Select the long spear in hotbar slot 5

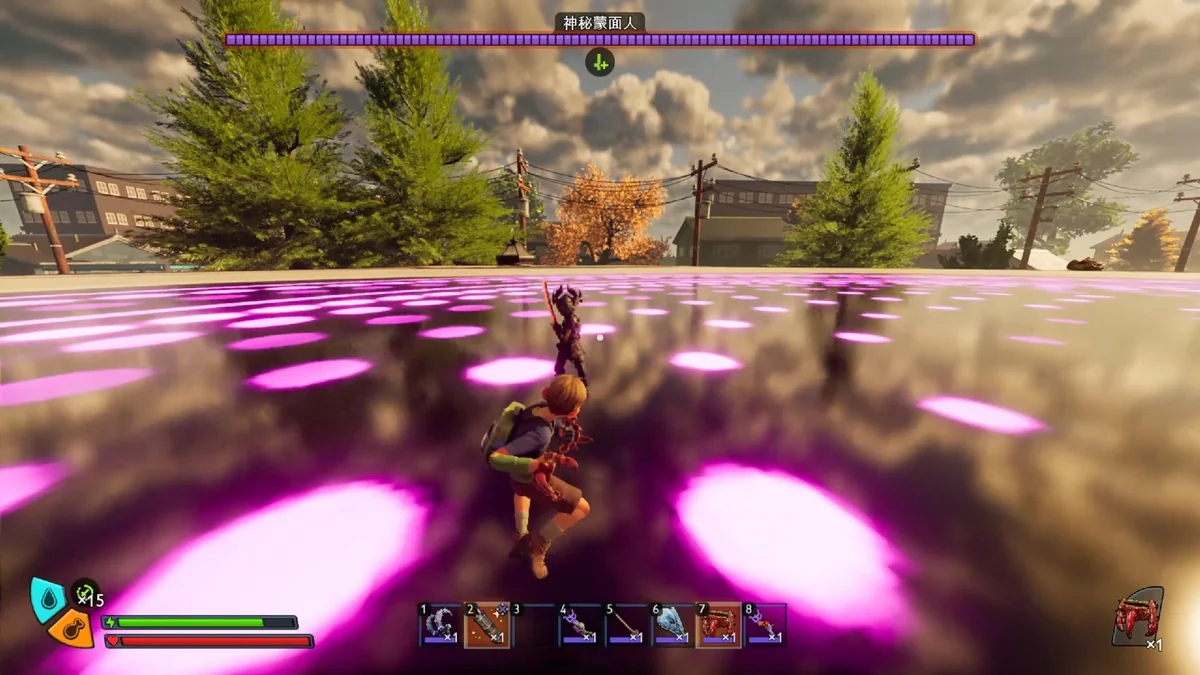pos(627,625)
